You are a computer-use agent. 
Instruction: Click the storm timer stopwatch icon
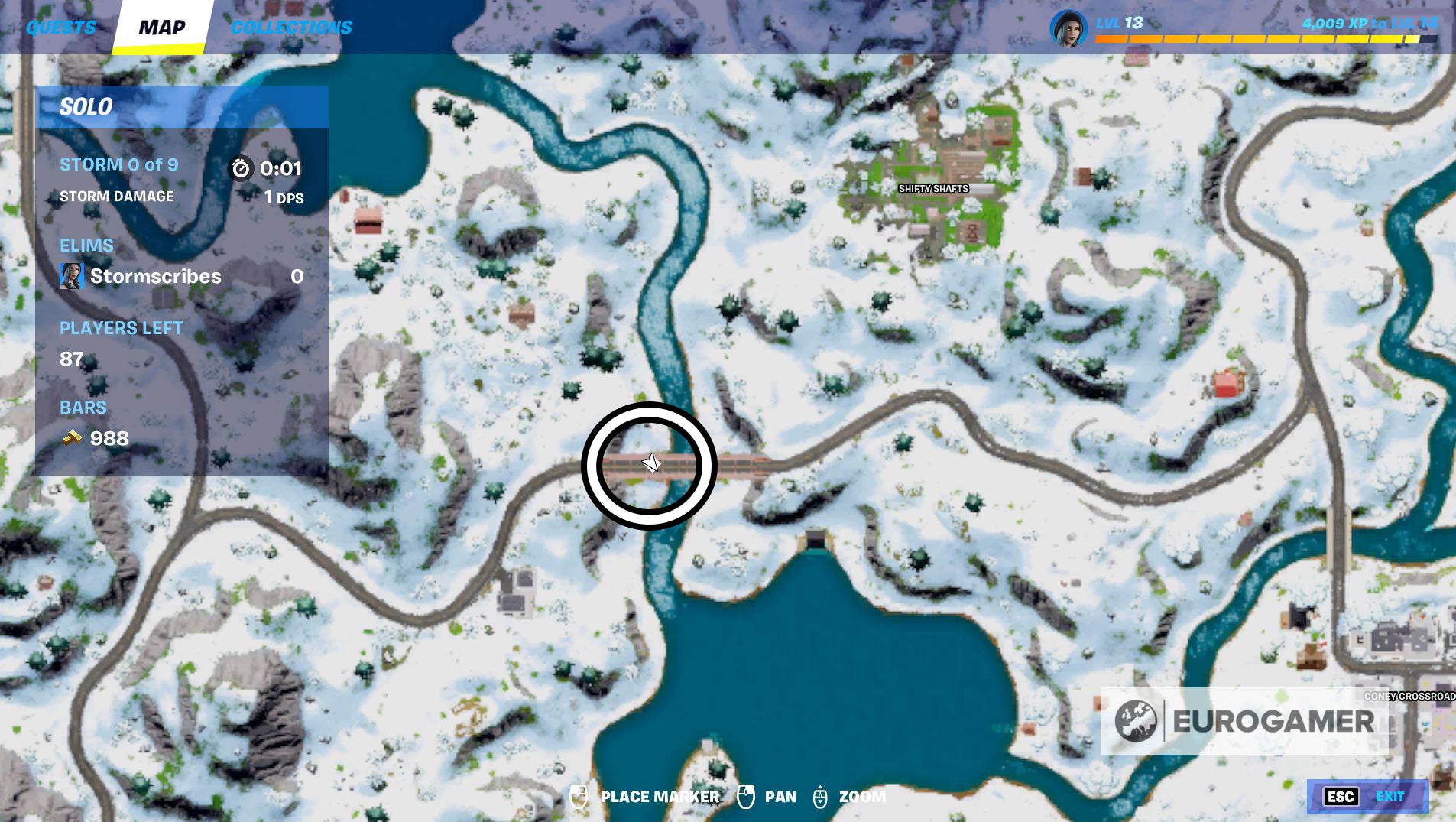pos(242,169)
